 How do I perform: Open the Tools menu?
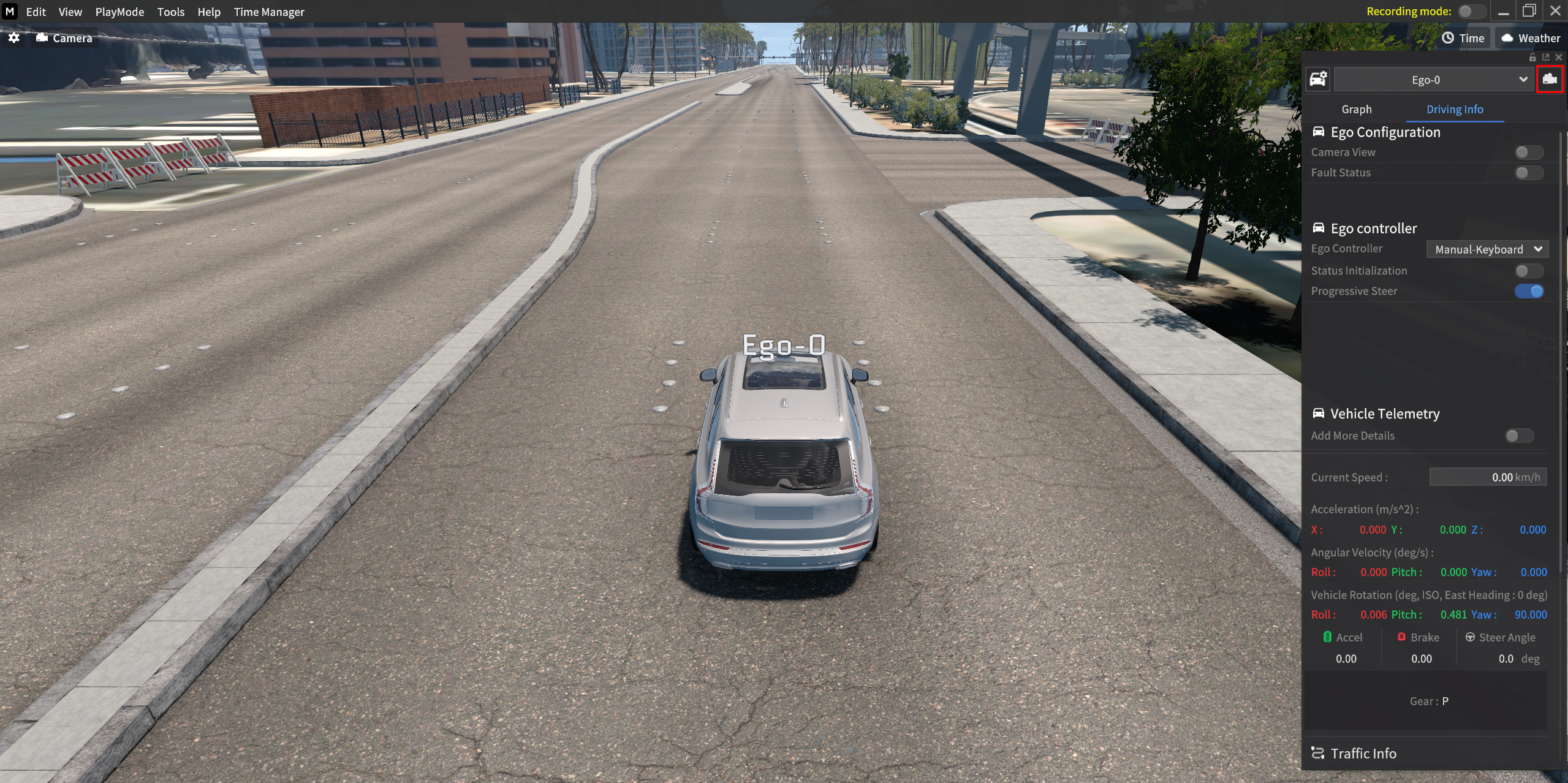point(170,12)
